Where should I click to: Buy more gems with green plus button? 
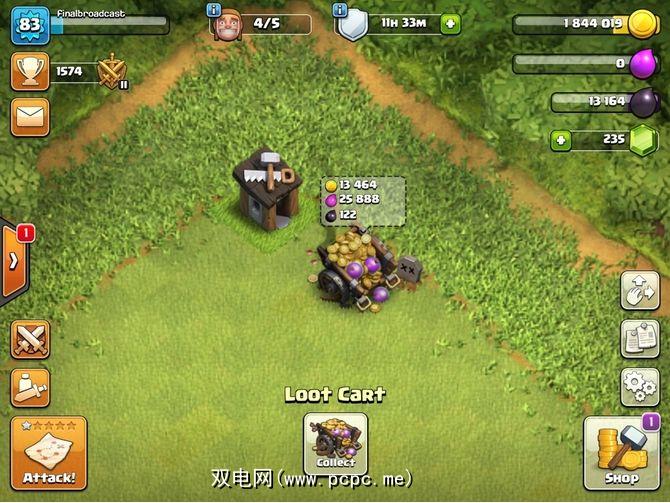561,140
